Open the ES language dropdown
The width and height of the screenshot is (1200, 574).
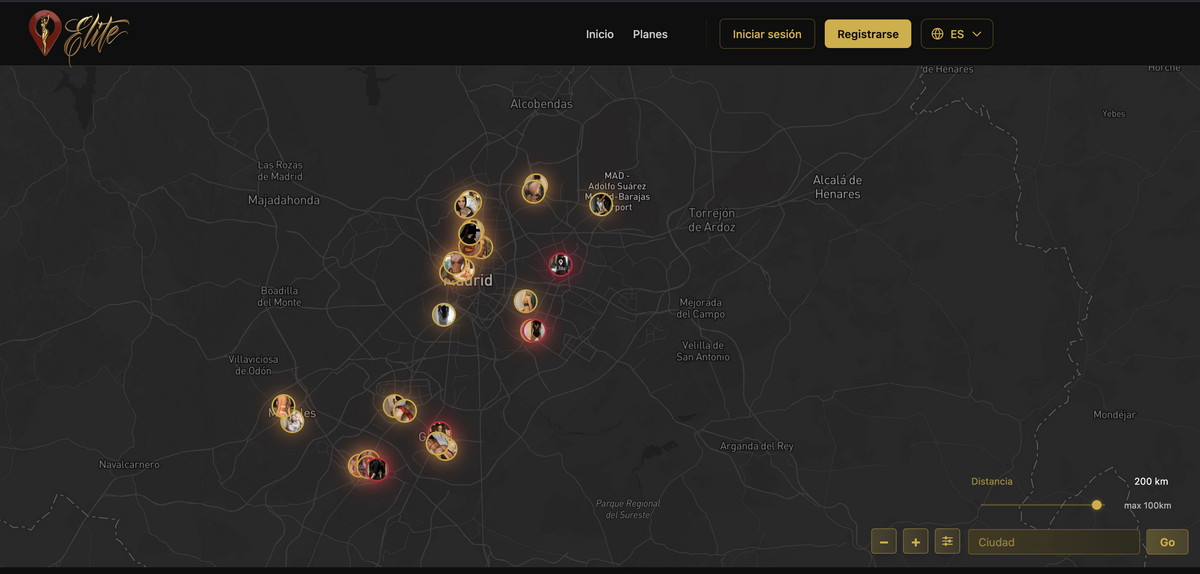956,34
